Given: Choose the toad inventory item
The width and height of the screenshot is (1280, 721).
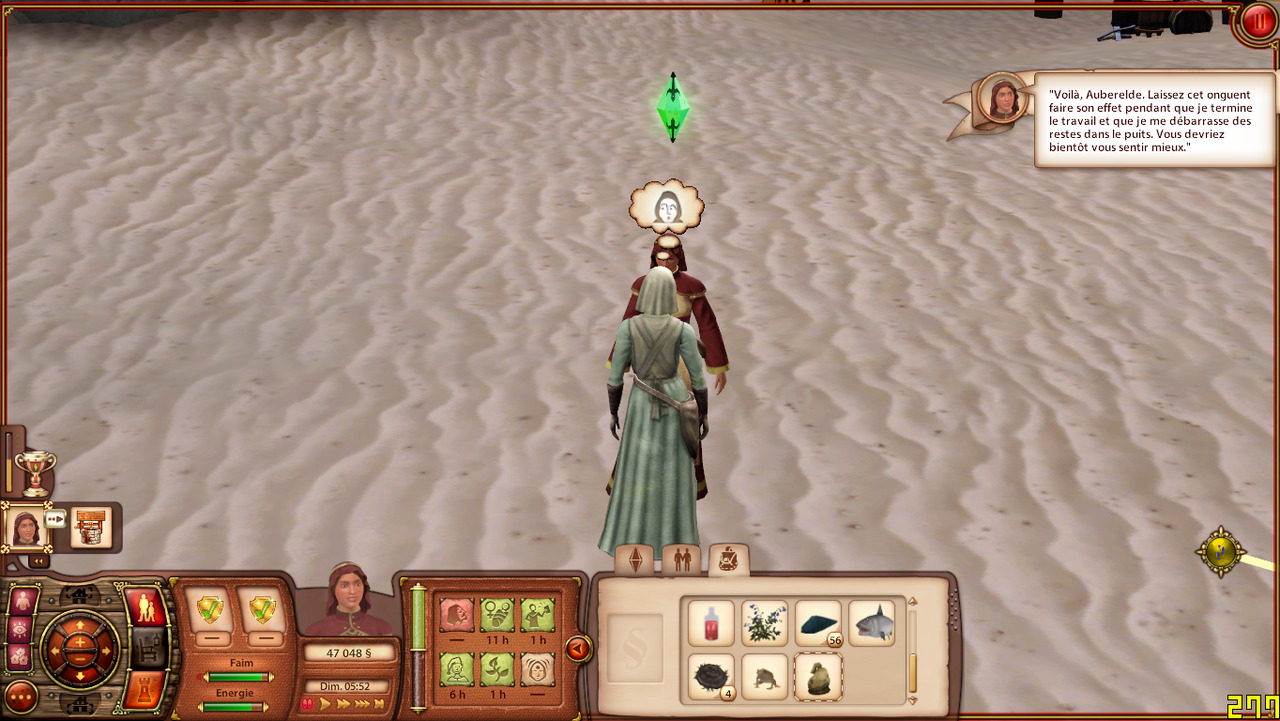Looking at the screenshot, I should tap(765, 677).
